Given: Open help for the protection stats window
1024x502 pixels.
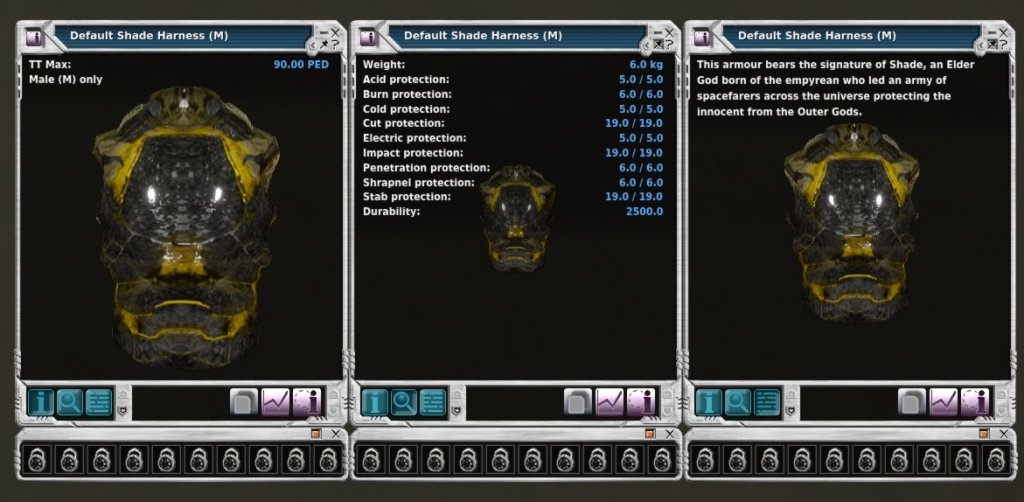Looking at the screenshot, I should click(670, 45).
